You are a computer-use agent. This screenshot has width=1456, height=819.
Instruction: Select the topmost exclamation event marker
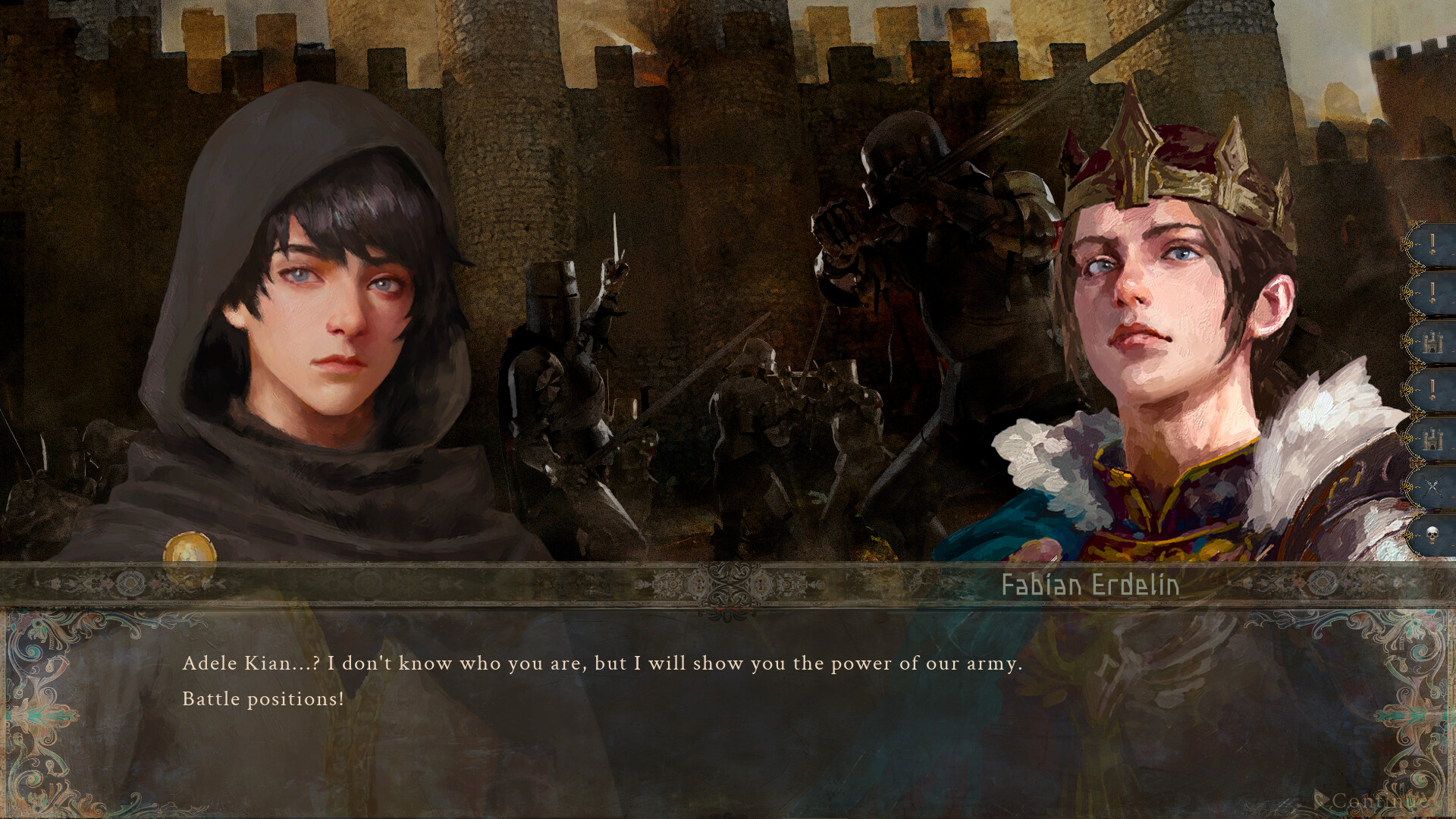1432,244
